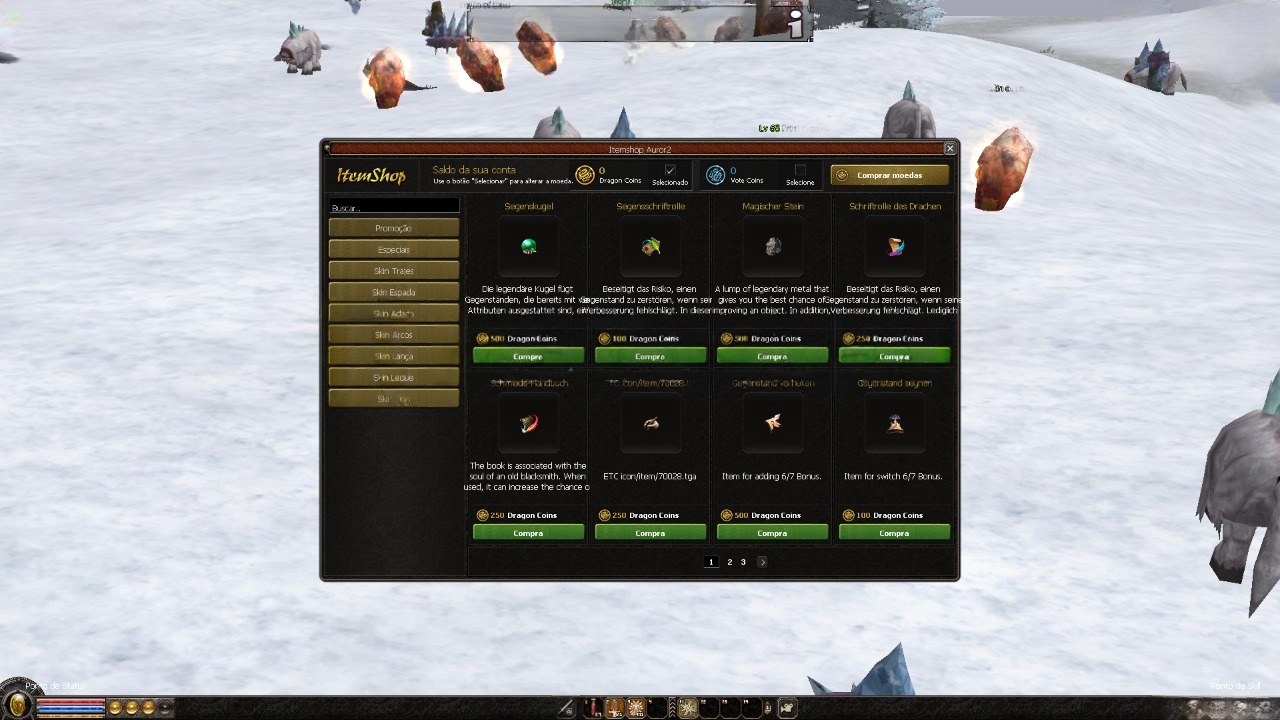
Task: Buy the Segensschriftrolle item
Action: click(650, 356)
